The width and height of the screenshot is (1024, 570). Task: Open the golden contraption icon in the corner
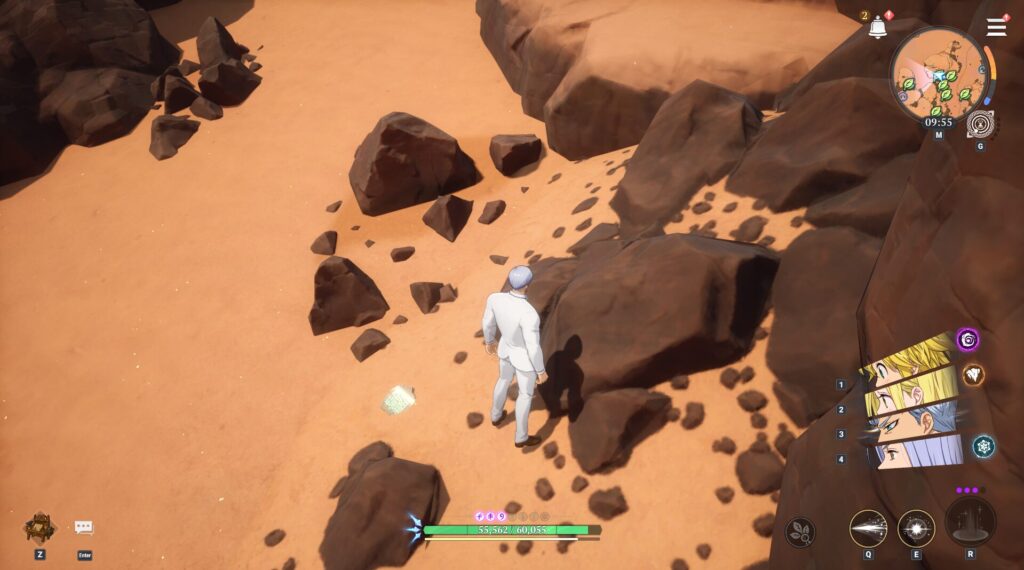[x=40, y=526]
